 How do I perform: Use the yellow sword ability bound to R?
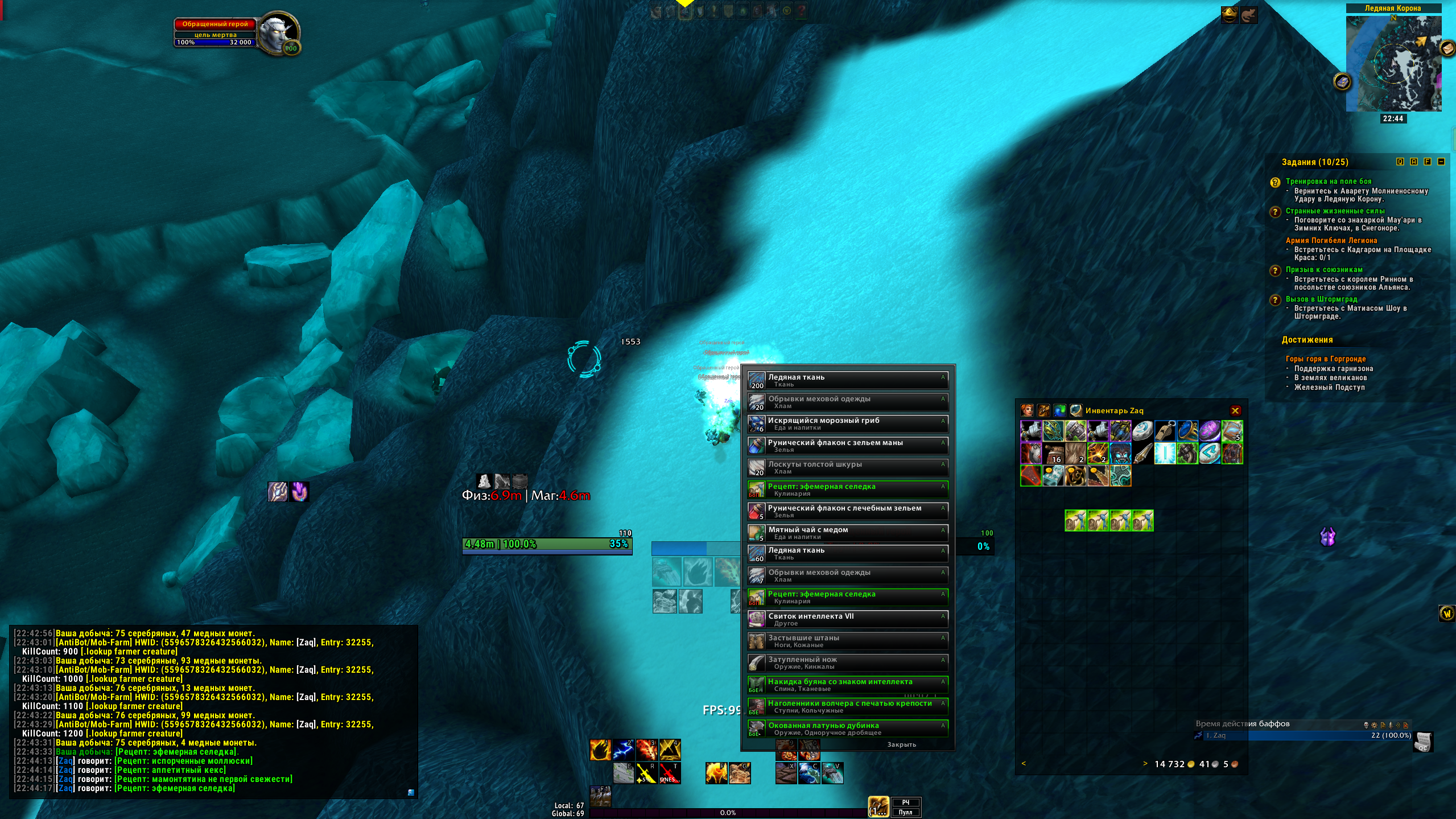coord(646,773)
